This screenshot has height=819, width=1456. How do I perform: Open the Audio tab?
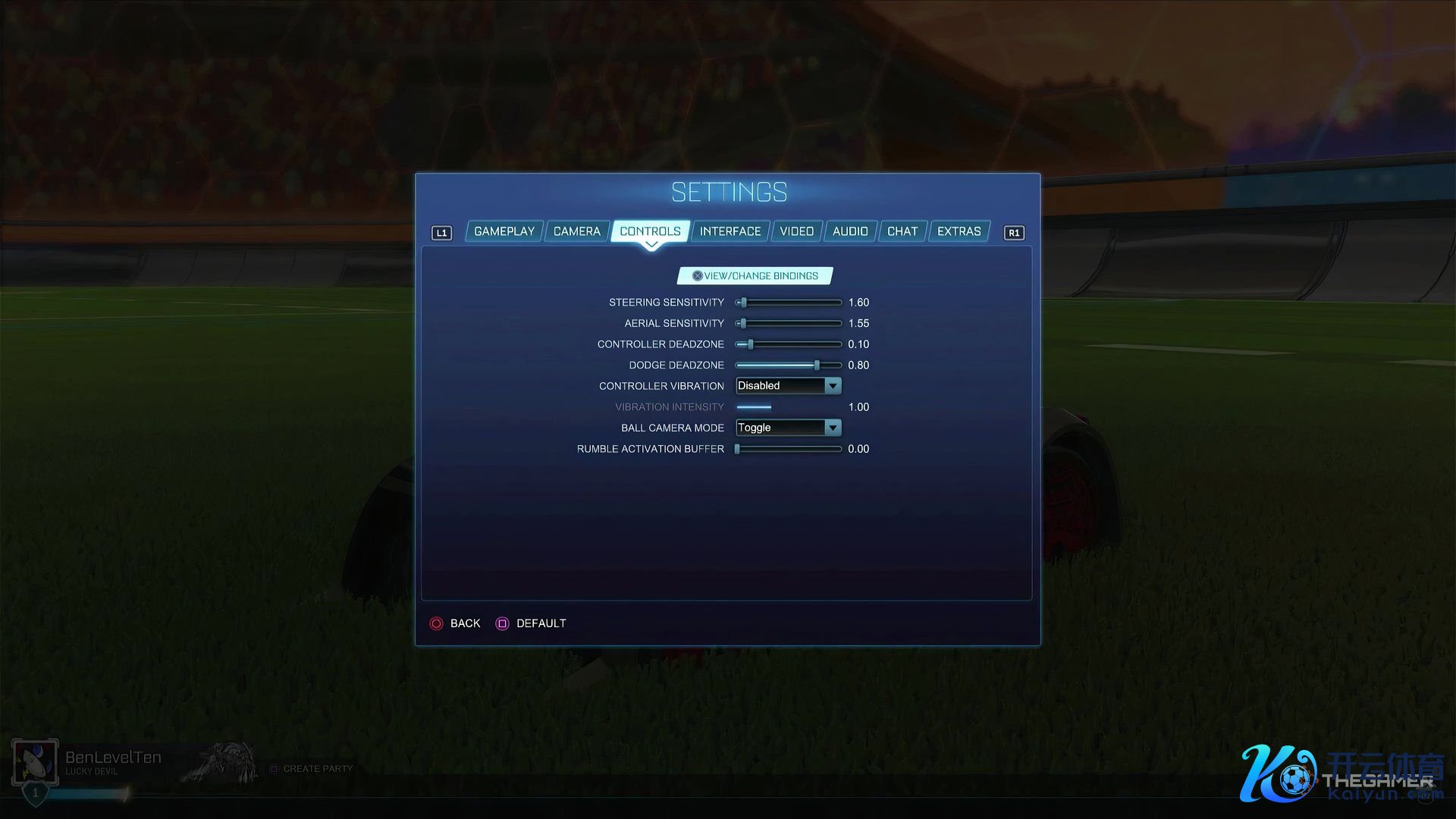[850, 231]
